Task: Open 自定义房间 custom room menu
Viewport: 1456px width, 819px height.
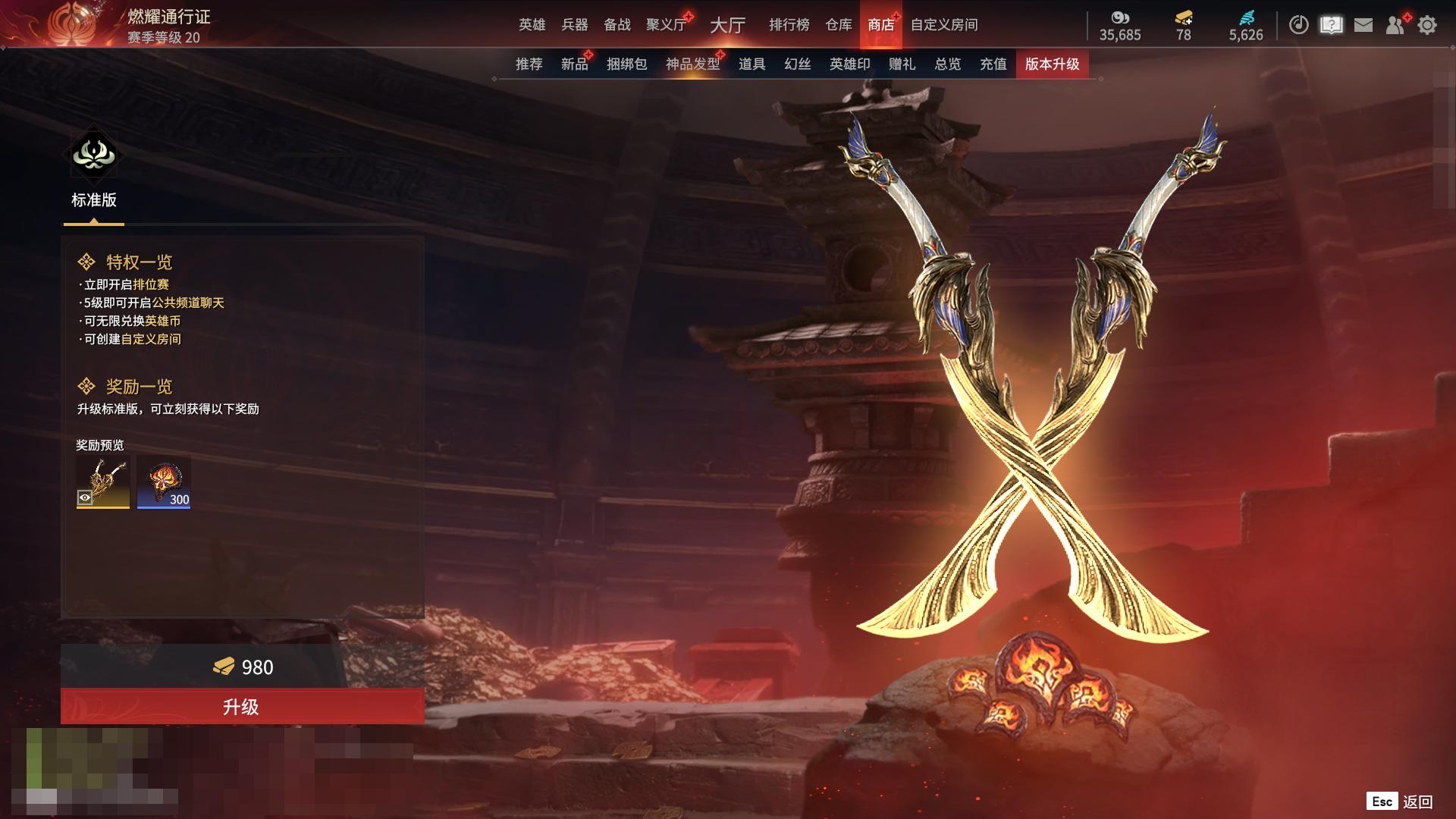Action: [x=943, y=25]
